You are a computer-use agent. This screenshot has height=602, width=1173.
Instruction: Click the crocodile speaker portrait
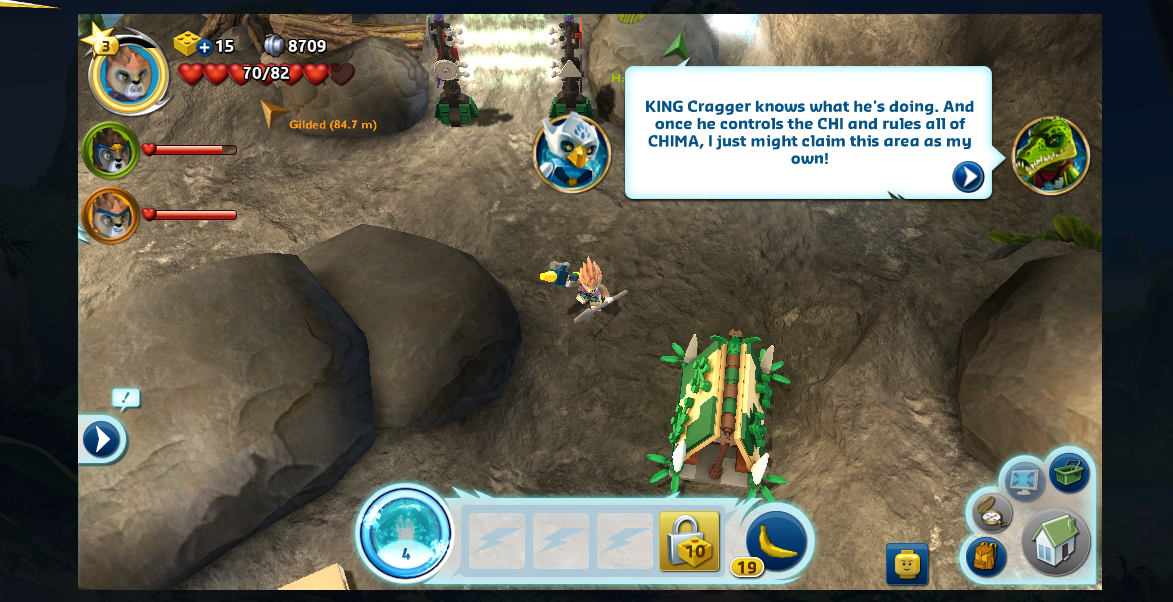pos(1050,155)
